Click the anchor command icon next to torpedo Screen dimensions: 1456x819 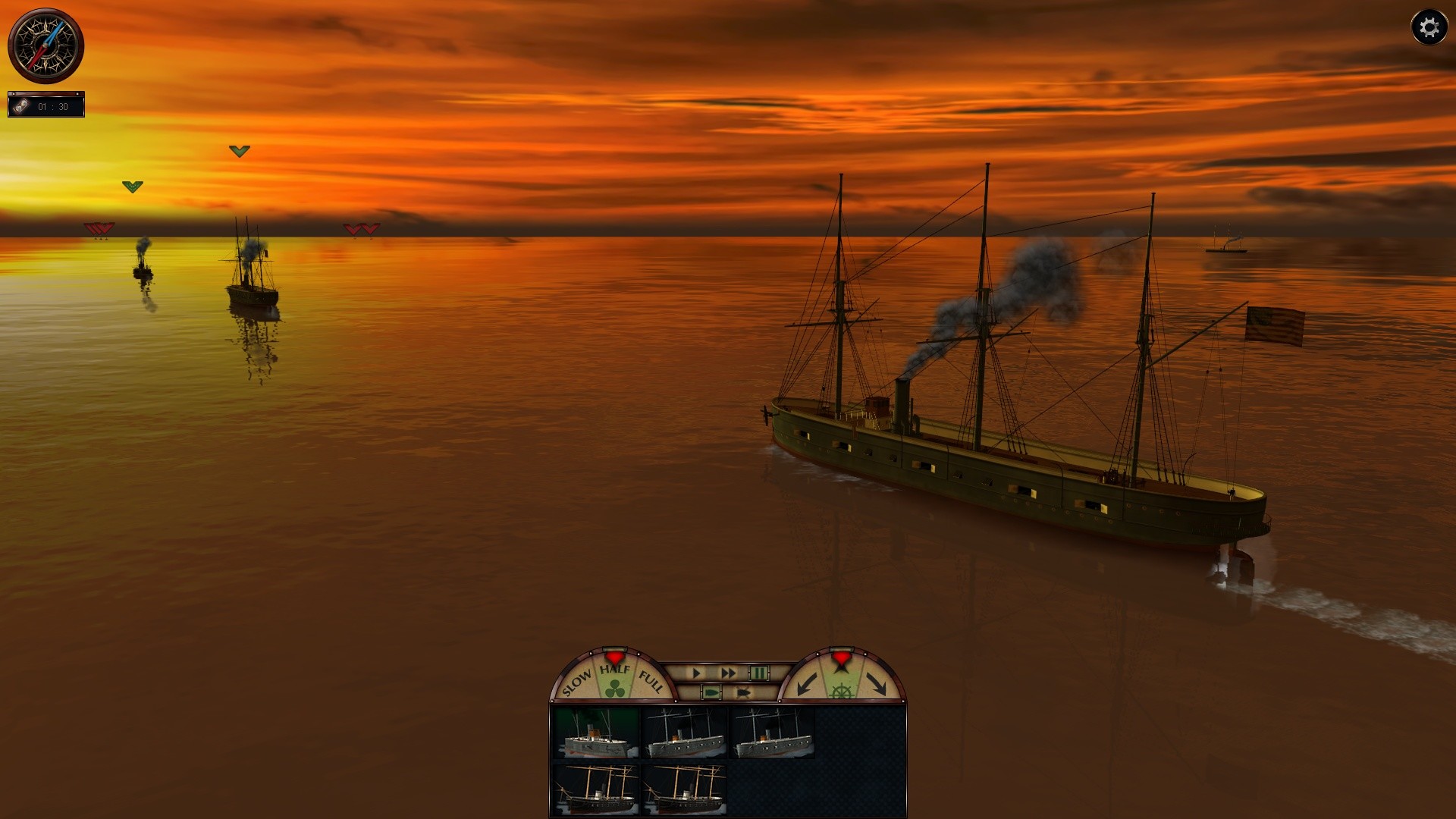[742, 691]
